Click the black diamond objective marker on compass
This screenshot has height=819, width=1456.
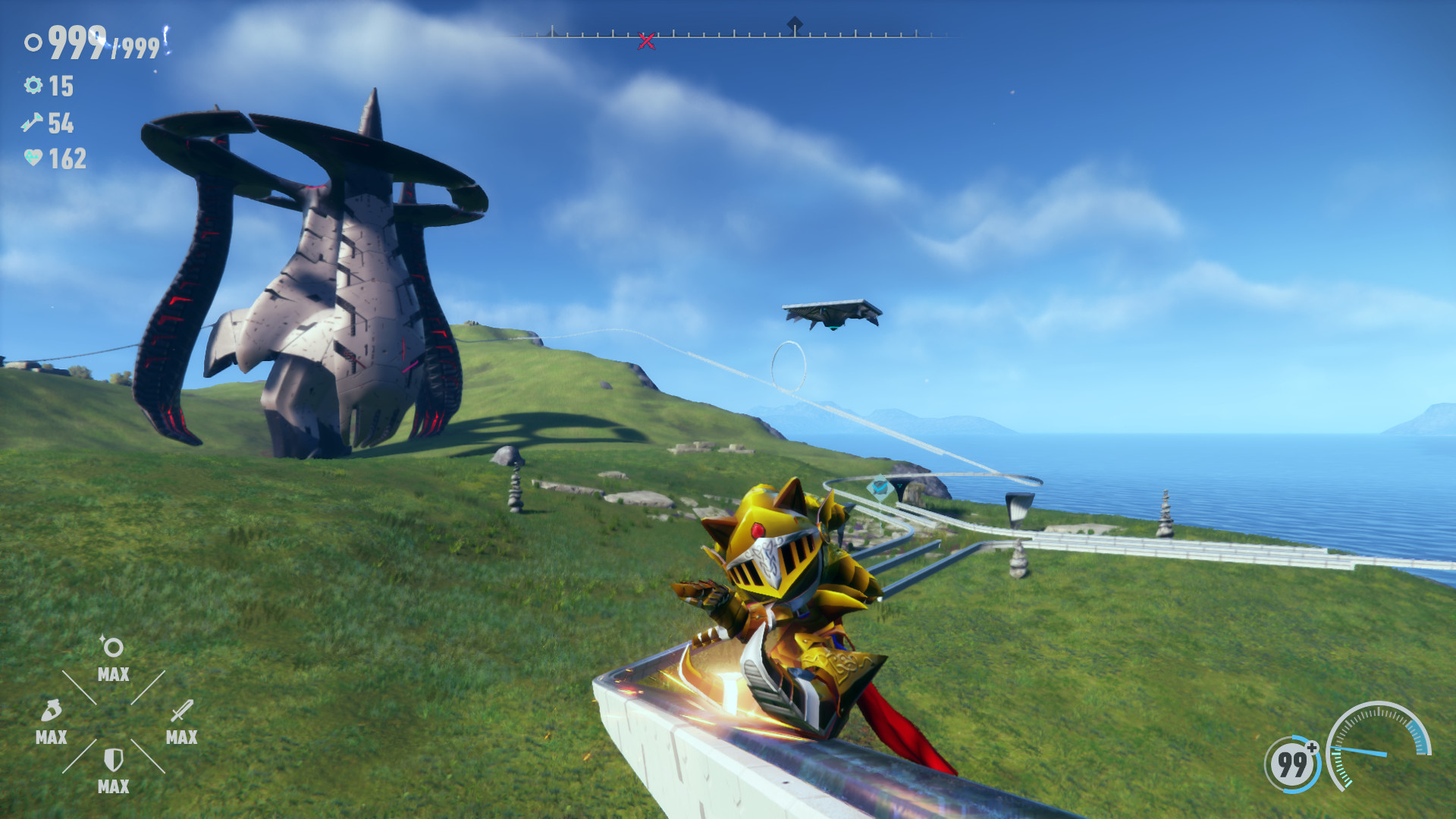pos(795,23)
